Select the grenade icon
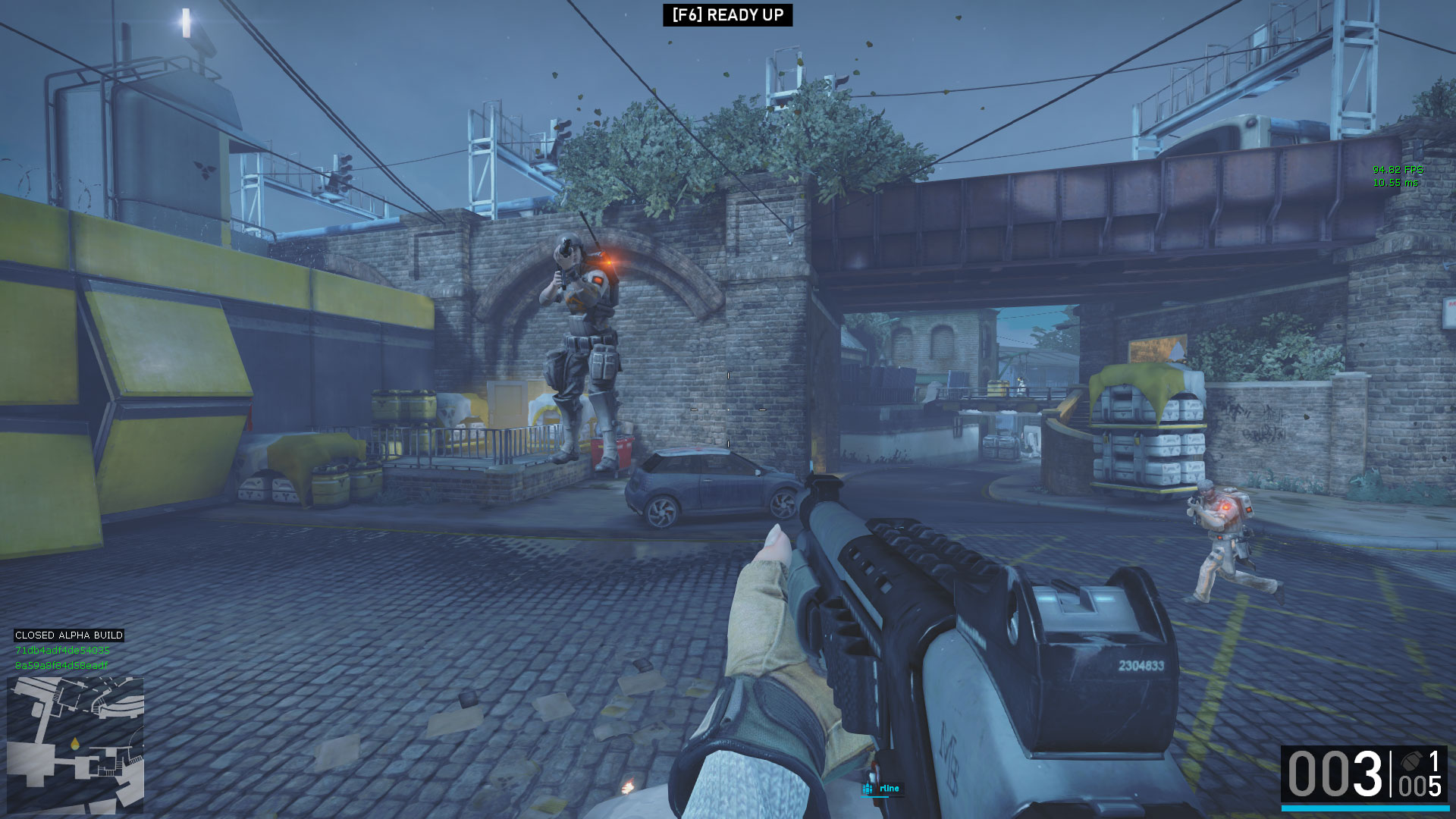Viewport: 1456px width, 819px height. tap(1411, 761)
